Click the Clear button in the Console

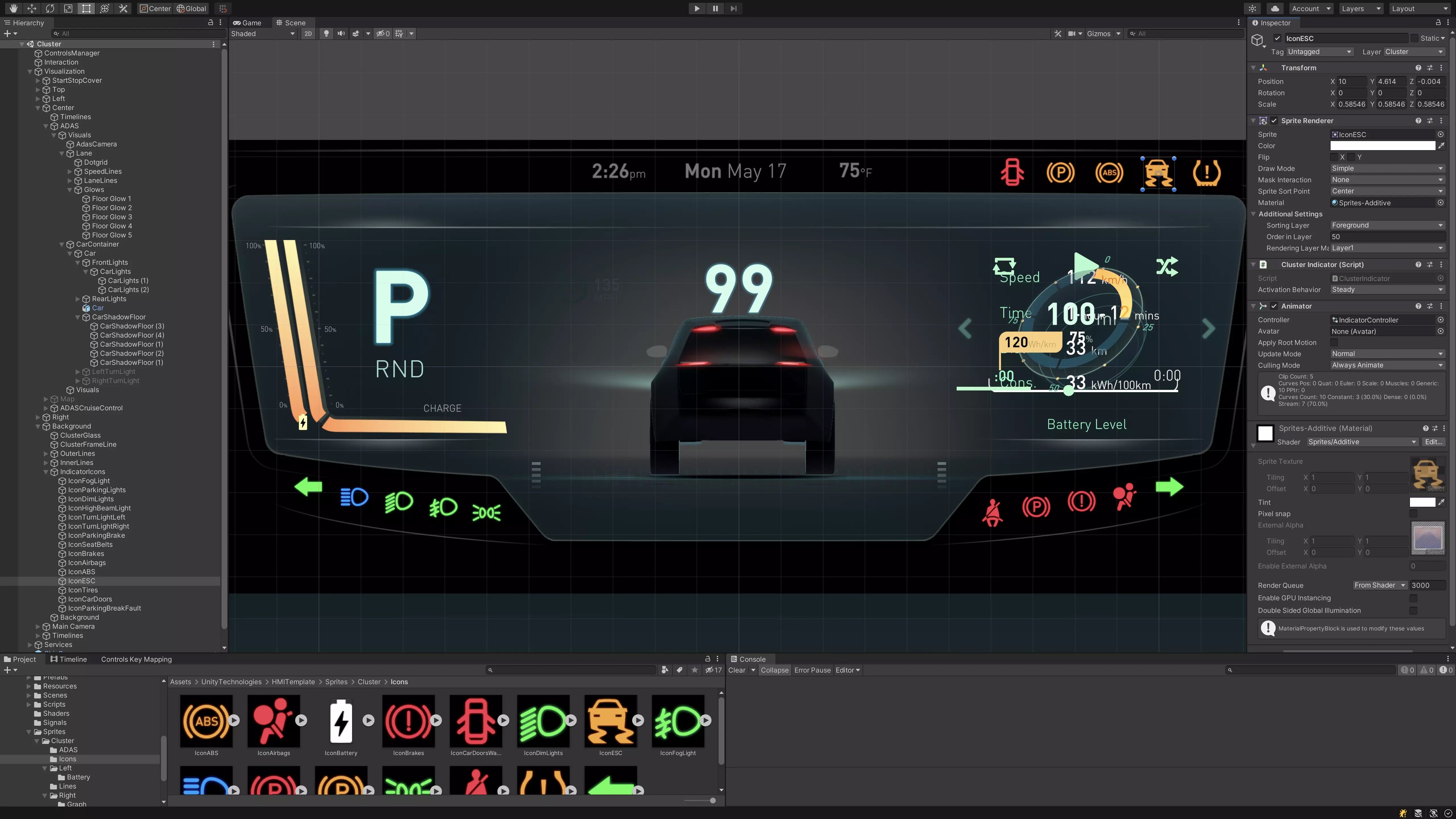(x=738, y=670)
